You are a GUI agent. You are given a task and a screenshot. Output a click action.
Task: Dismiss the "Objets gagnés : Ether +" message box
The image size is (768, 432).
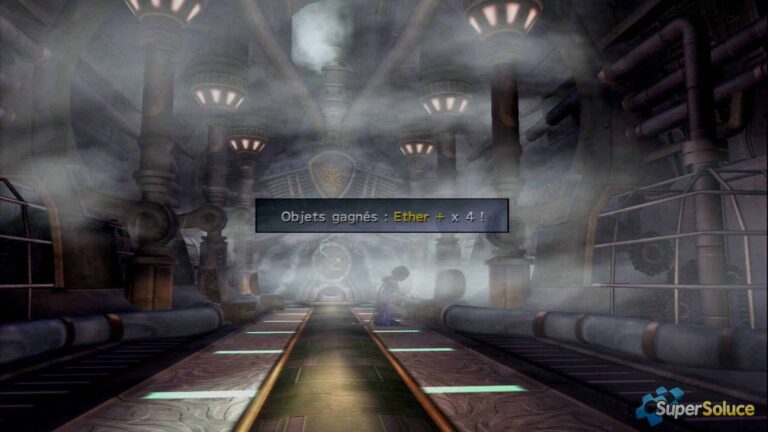point(381,215)
